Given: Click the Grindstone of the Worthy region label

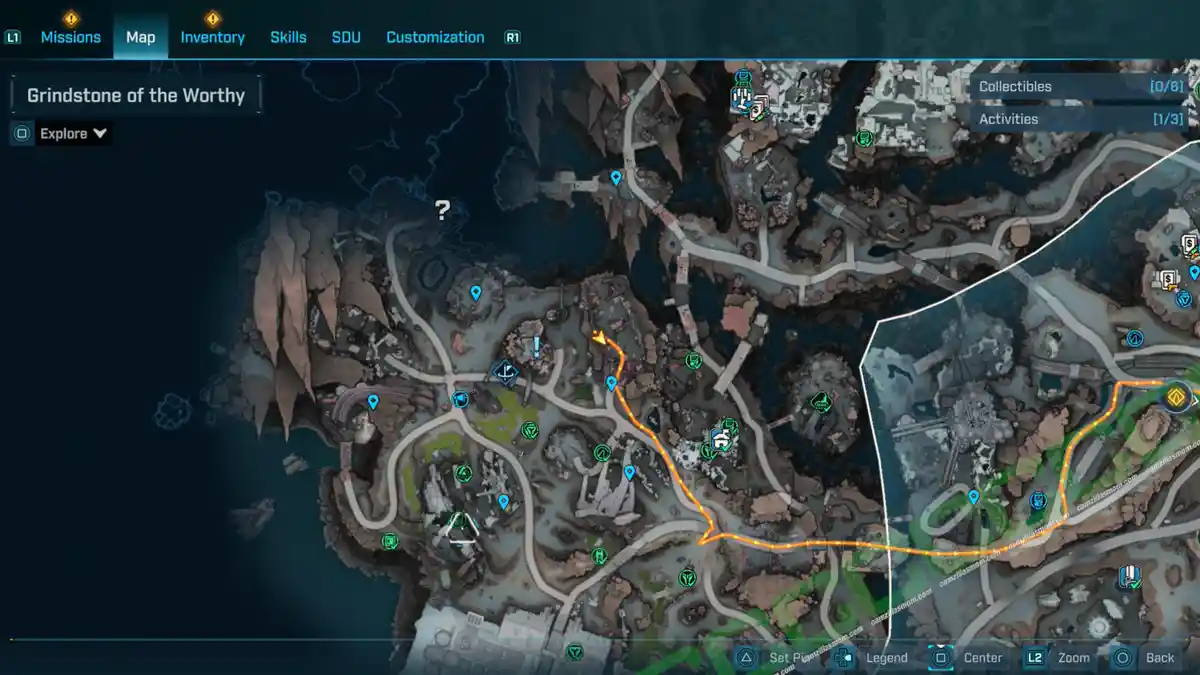Looking at the screenshot, I should tap(136, 96).
